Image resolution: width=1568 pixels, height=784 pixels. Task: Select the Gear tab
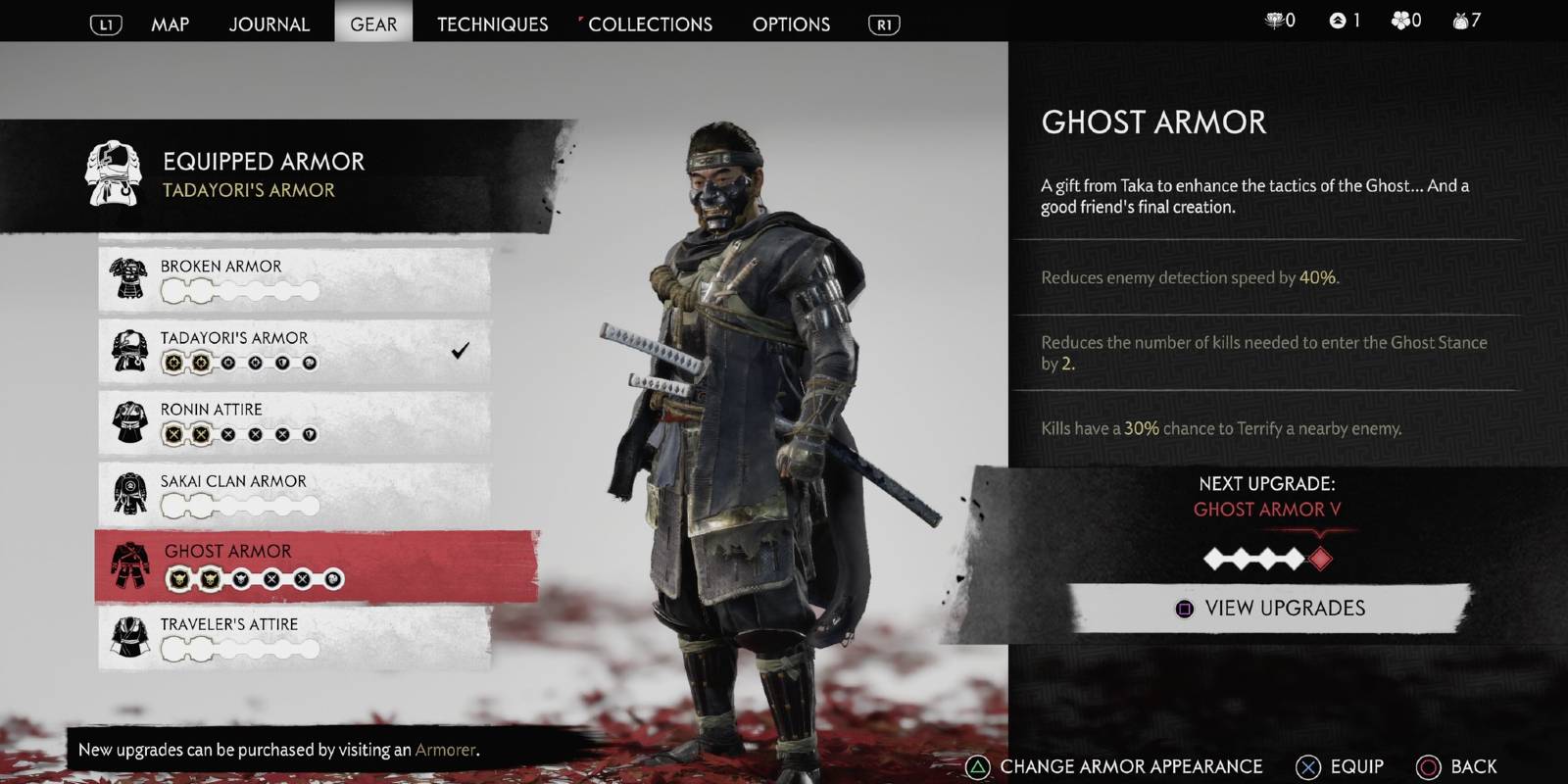point(373,24)
